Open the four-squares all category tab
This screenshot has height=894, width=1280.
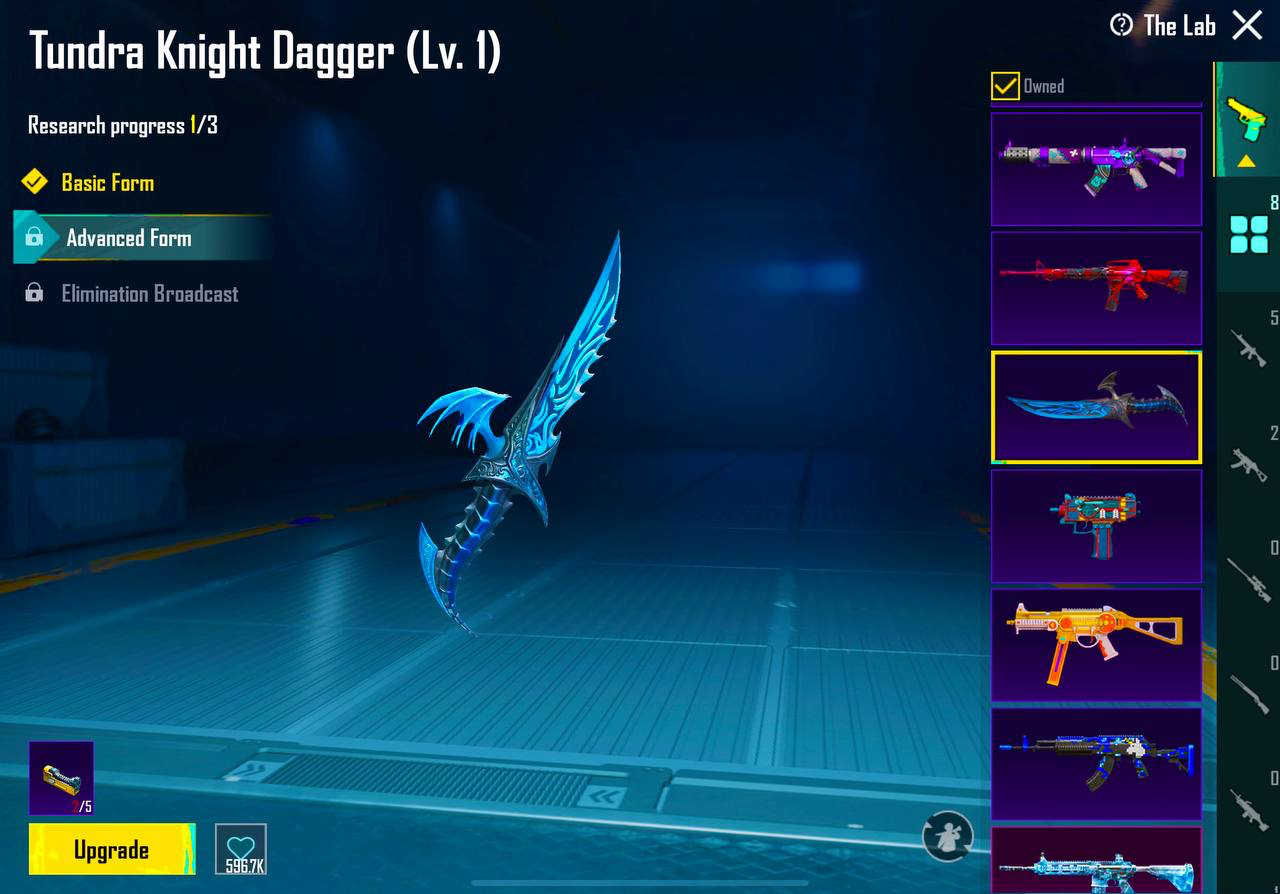[1248, 234]
